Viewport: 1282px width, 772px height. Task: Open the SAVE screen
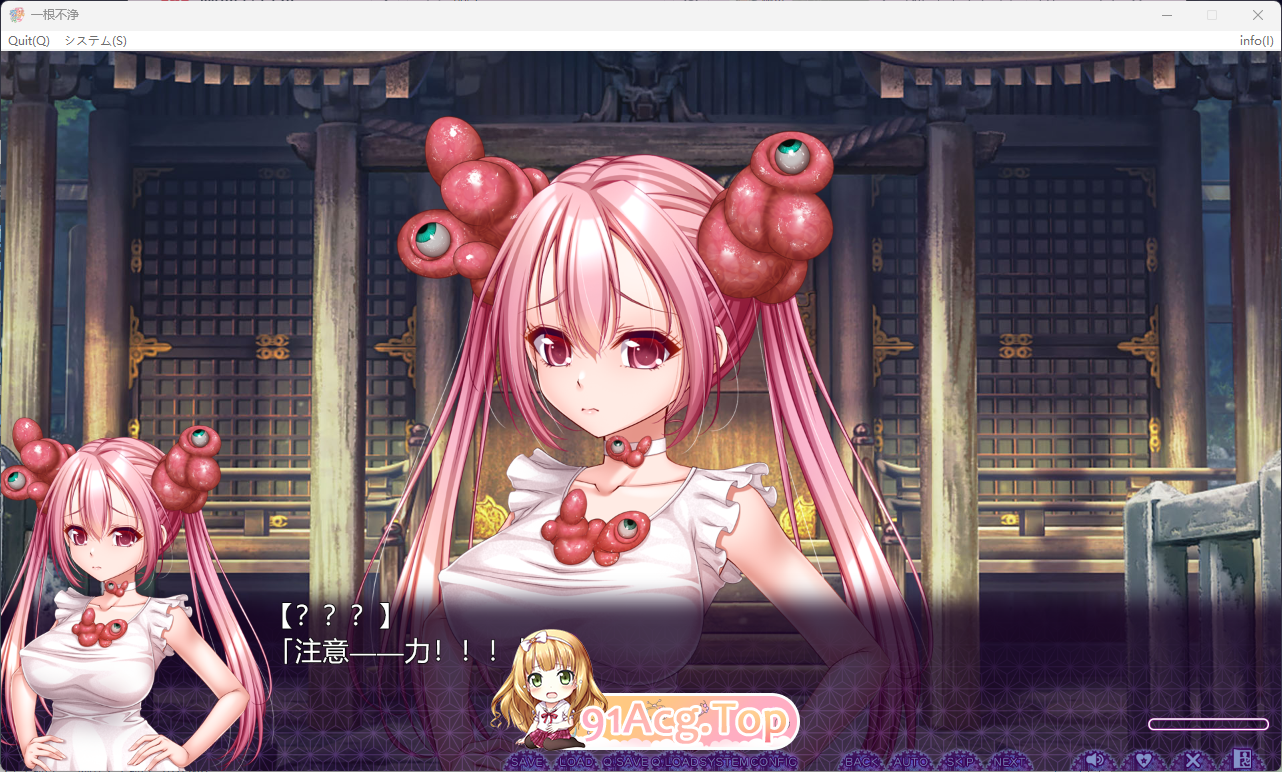point(525,760)
